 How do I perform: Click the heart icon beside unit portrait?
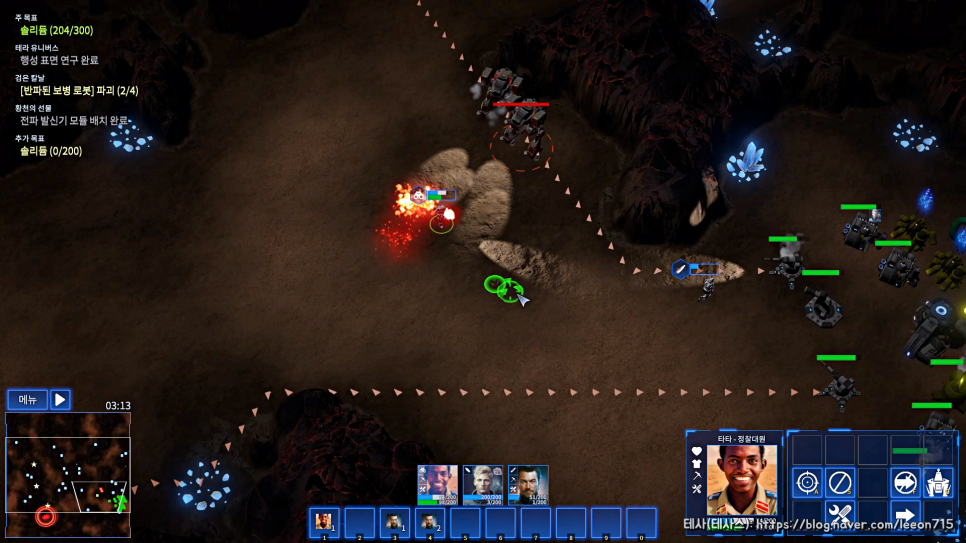click(x=697, y=452)
